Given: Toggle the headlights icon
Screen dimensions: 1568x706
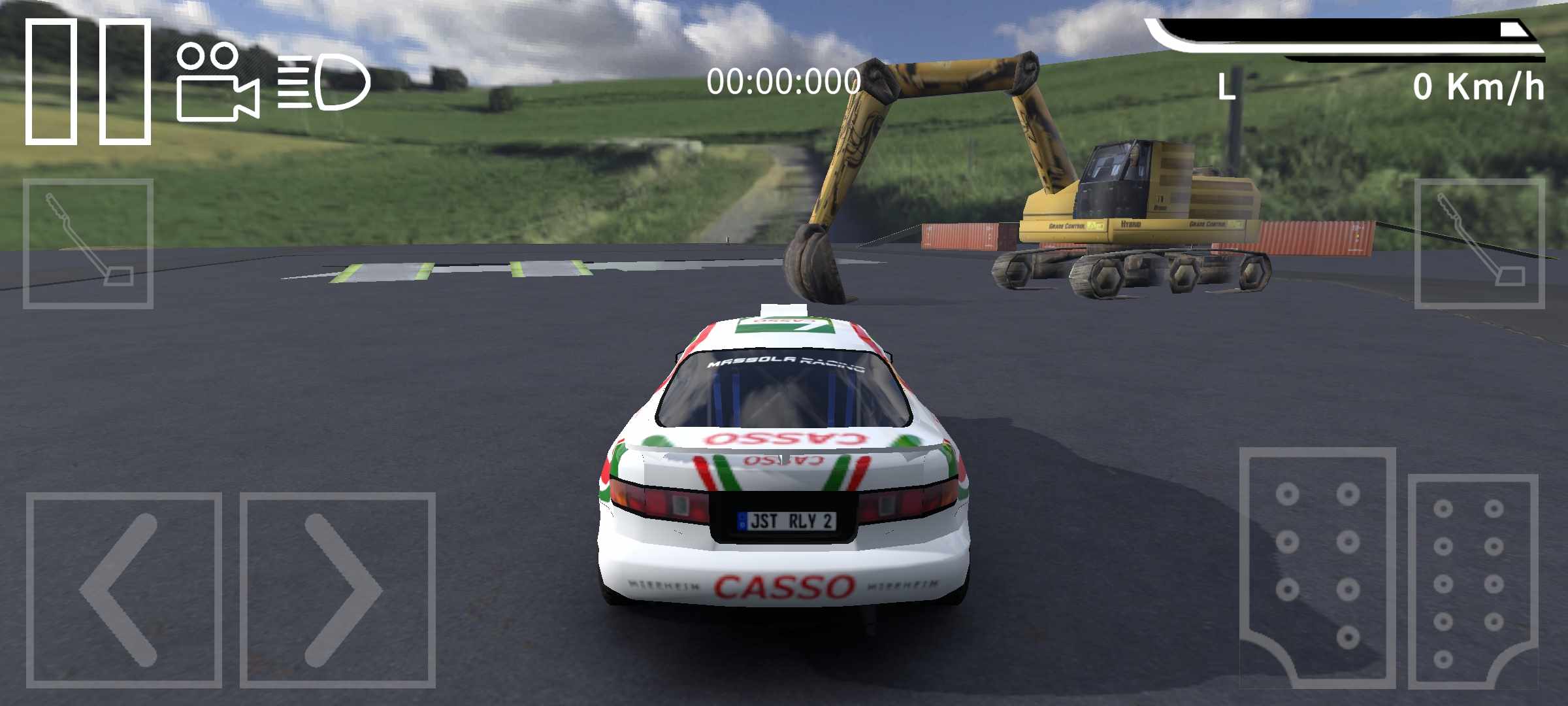Looking at the screenshot, I should (324, 82).
